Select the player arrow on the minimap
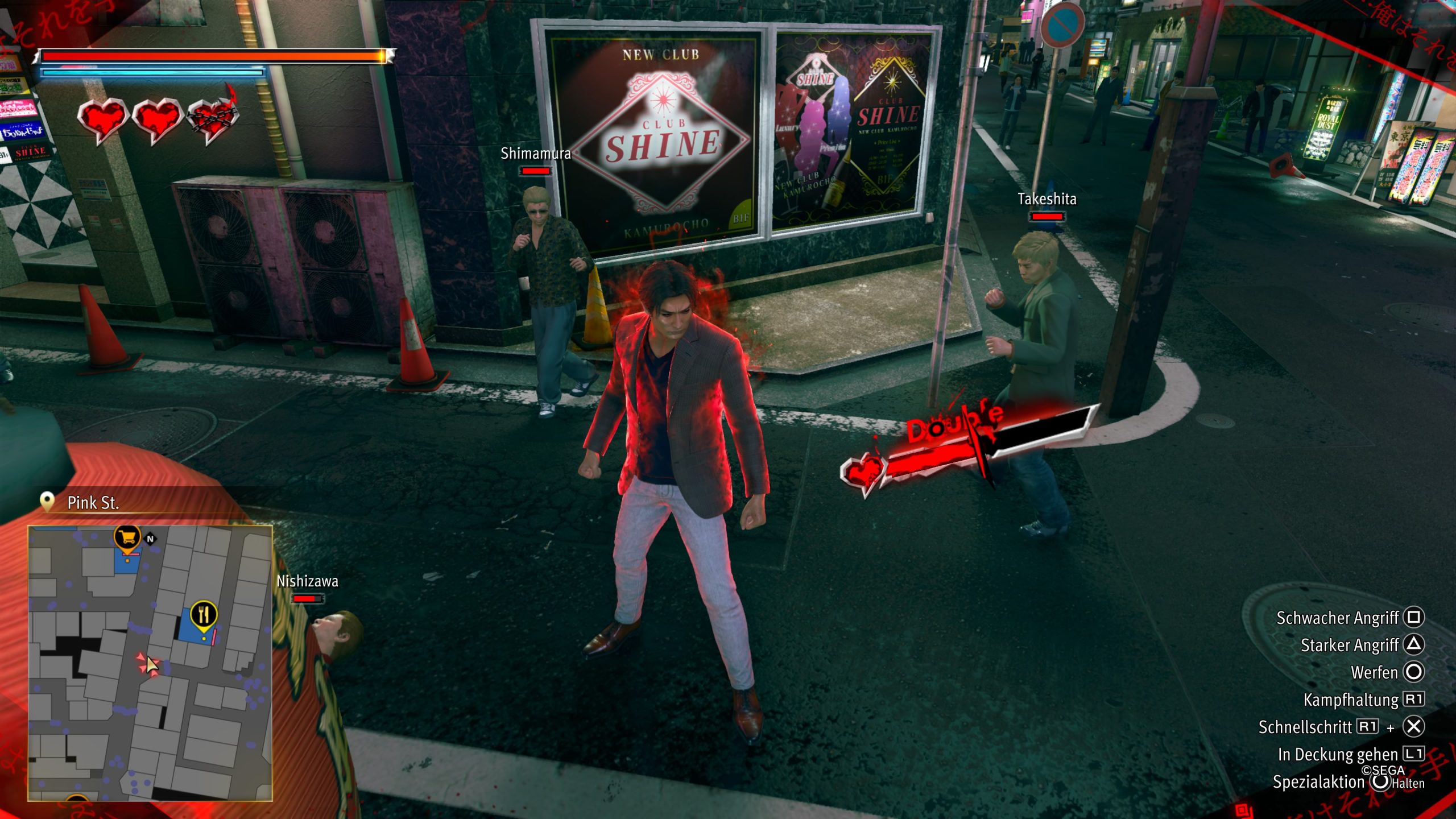Screen dimensions: 1456x819 151,664
